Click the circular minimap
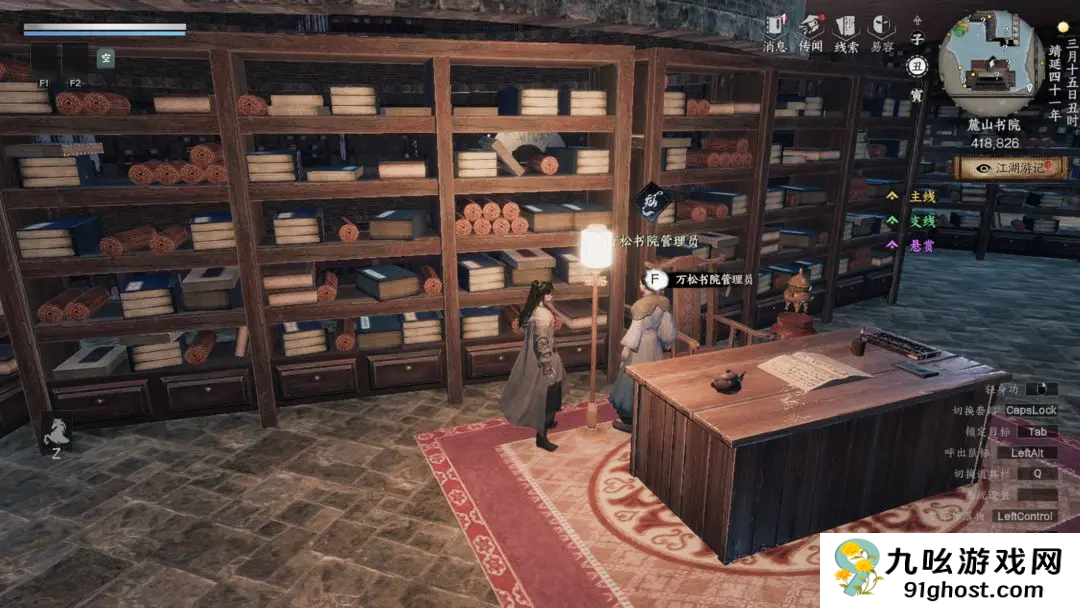 [x=991, y=63]
